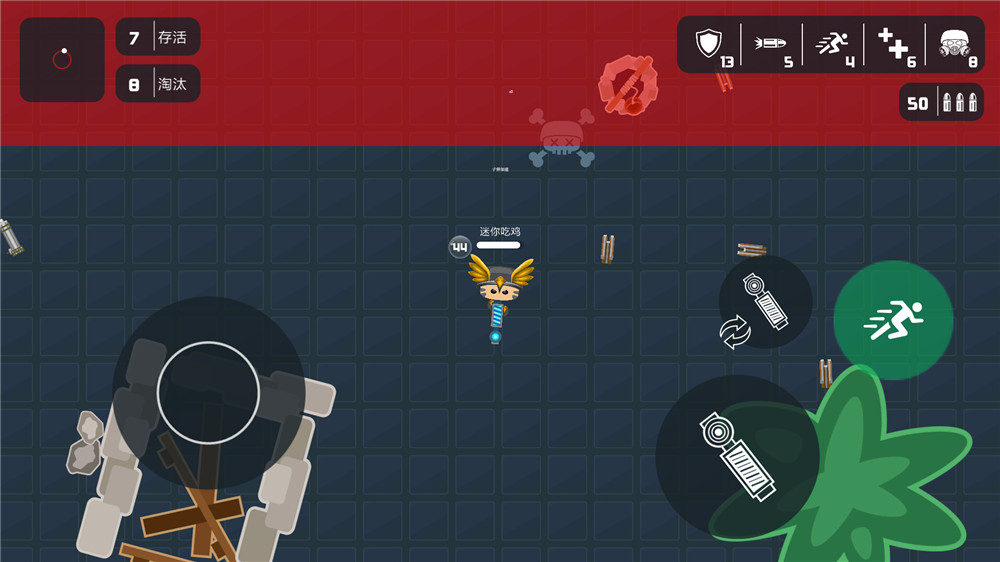1000x562 pixels.
Task: Select the healing plus signs icon
Action: [895, 43]
